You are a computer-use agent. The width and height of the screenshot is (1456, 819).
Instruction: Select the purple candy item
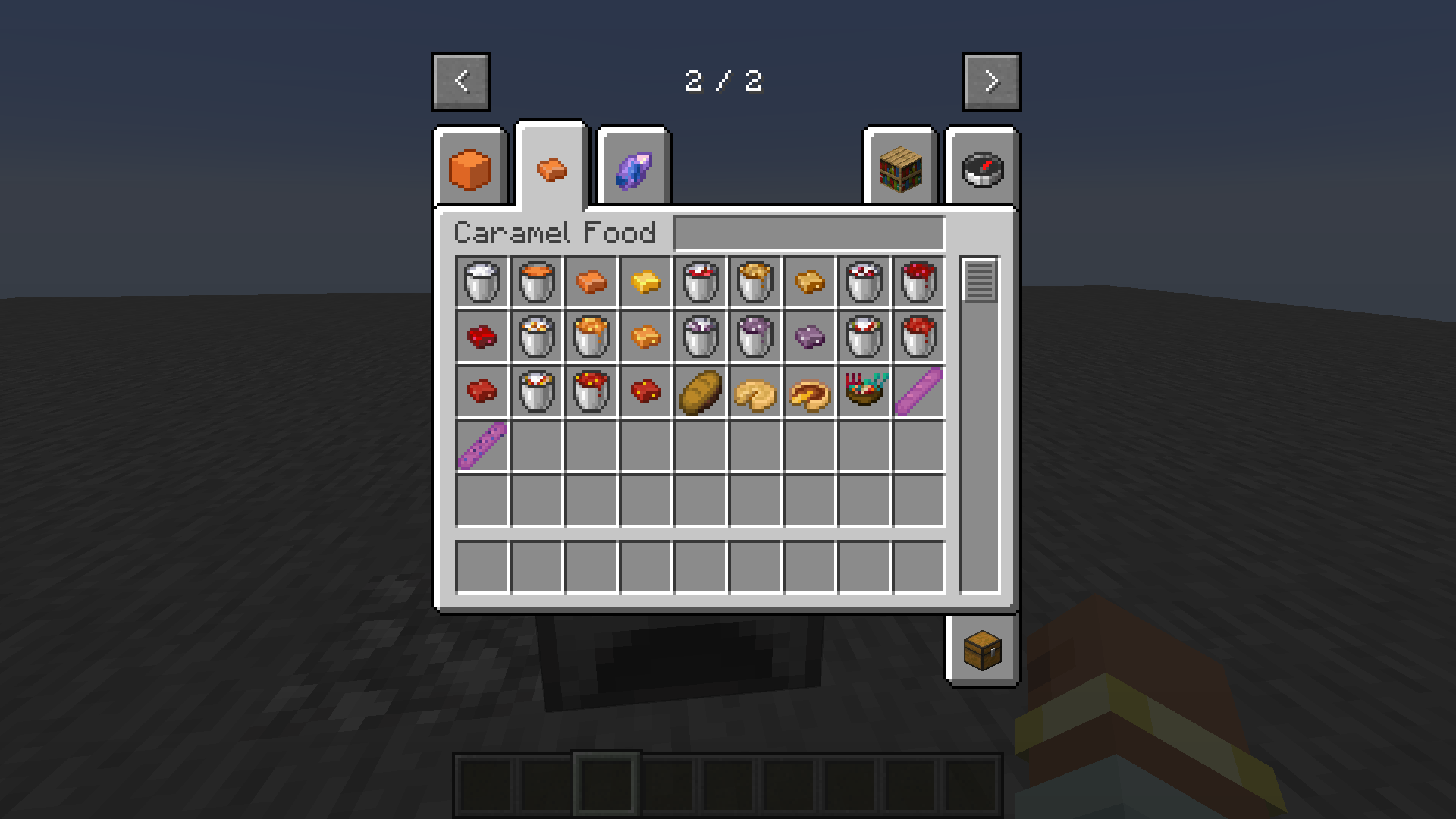pos(808,337)
